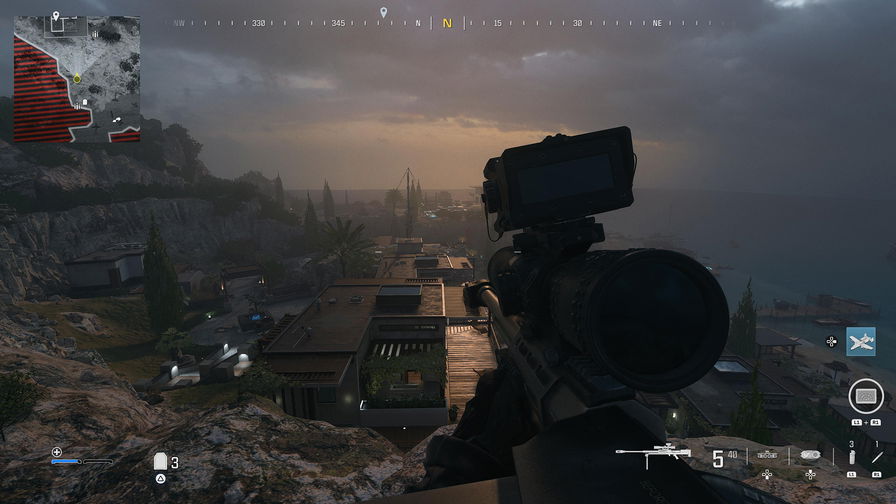896x504 pixels.
Task: Click the yellow player arrow on the minimap
Action: (x=77, y=78)
